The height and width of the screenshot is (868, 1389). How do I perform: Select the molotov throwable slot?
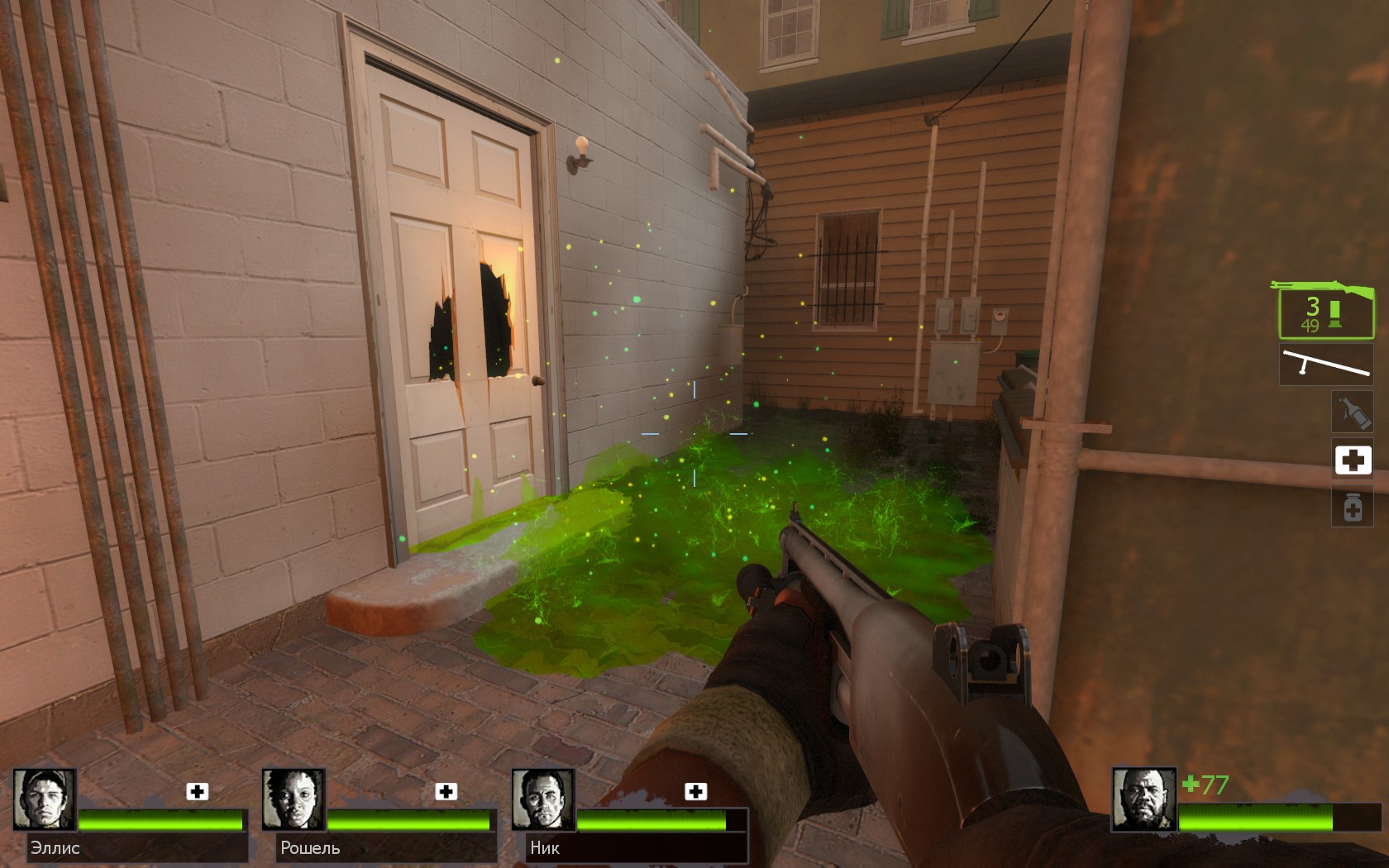[1352, 412]
